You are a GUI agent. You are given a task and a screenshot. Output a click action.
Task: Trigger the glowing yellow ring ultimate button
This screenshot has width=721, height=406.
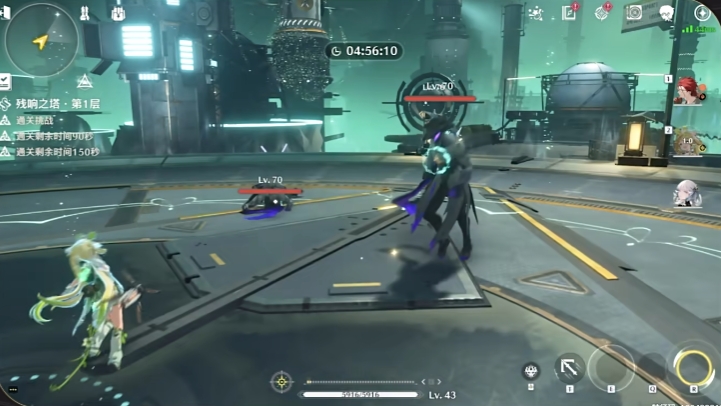pos(692,366)
